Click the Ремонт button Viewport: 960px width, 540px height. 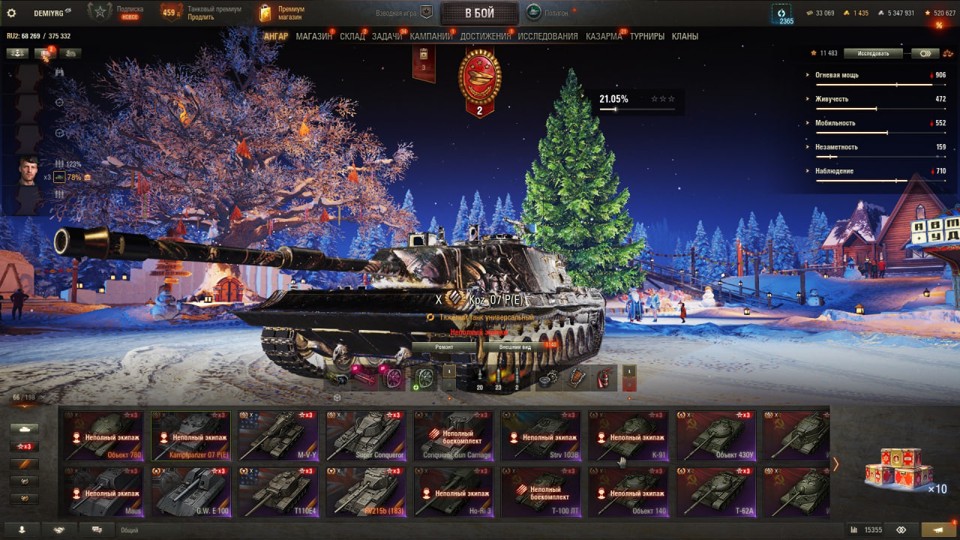point(444,347)
